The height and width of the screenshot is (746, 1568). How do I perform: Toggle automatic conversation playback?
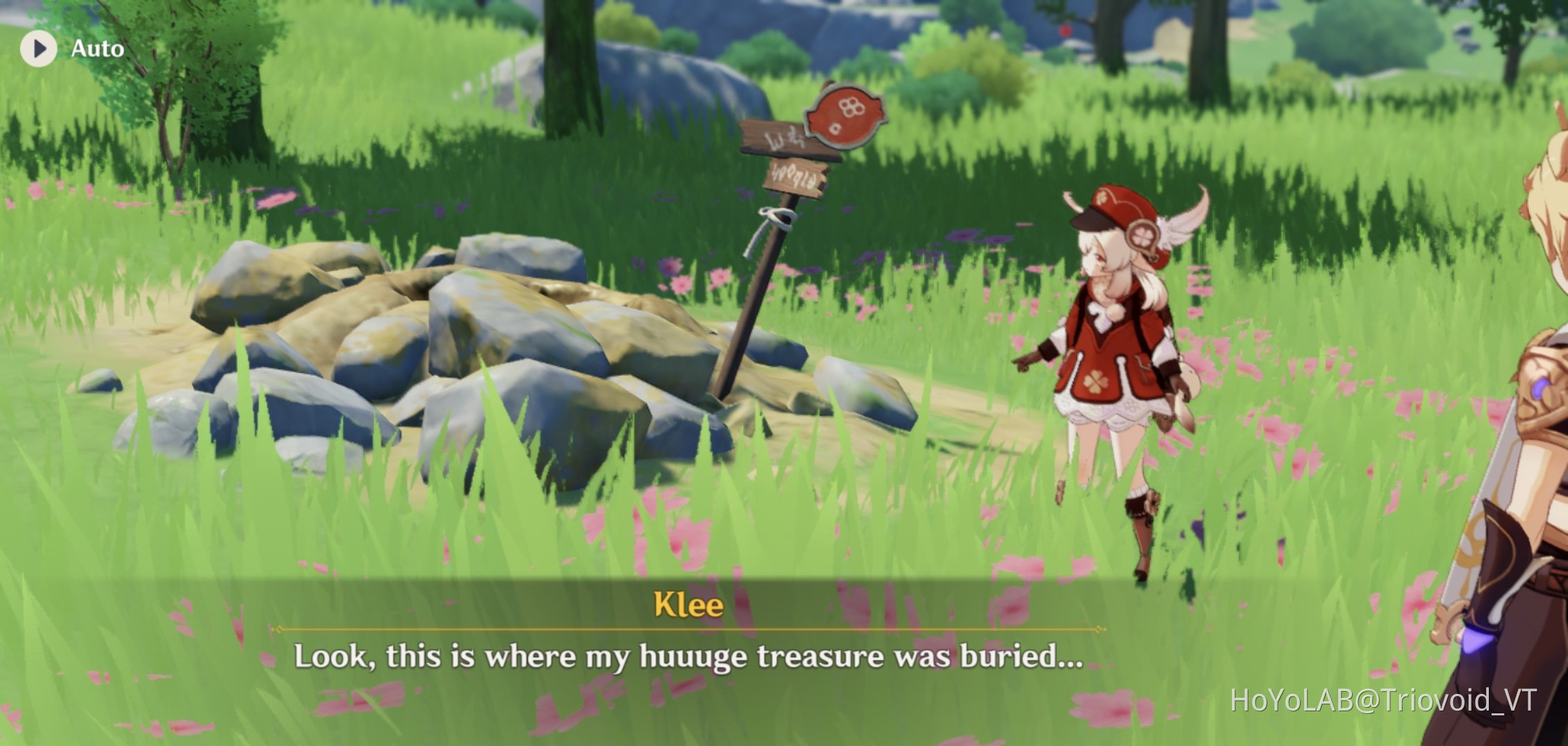pos(69,49)
